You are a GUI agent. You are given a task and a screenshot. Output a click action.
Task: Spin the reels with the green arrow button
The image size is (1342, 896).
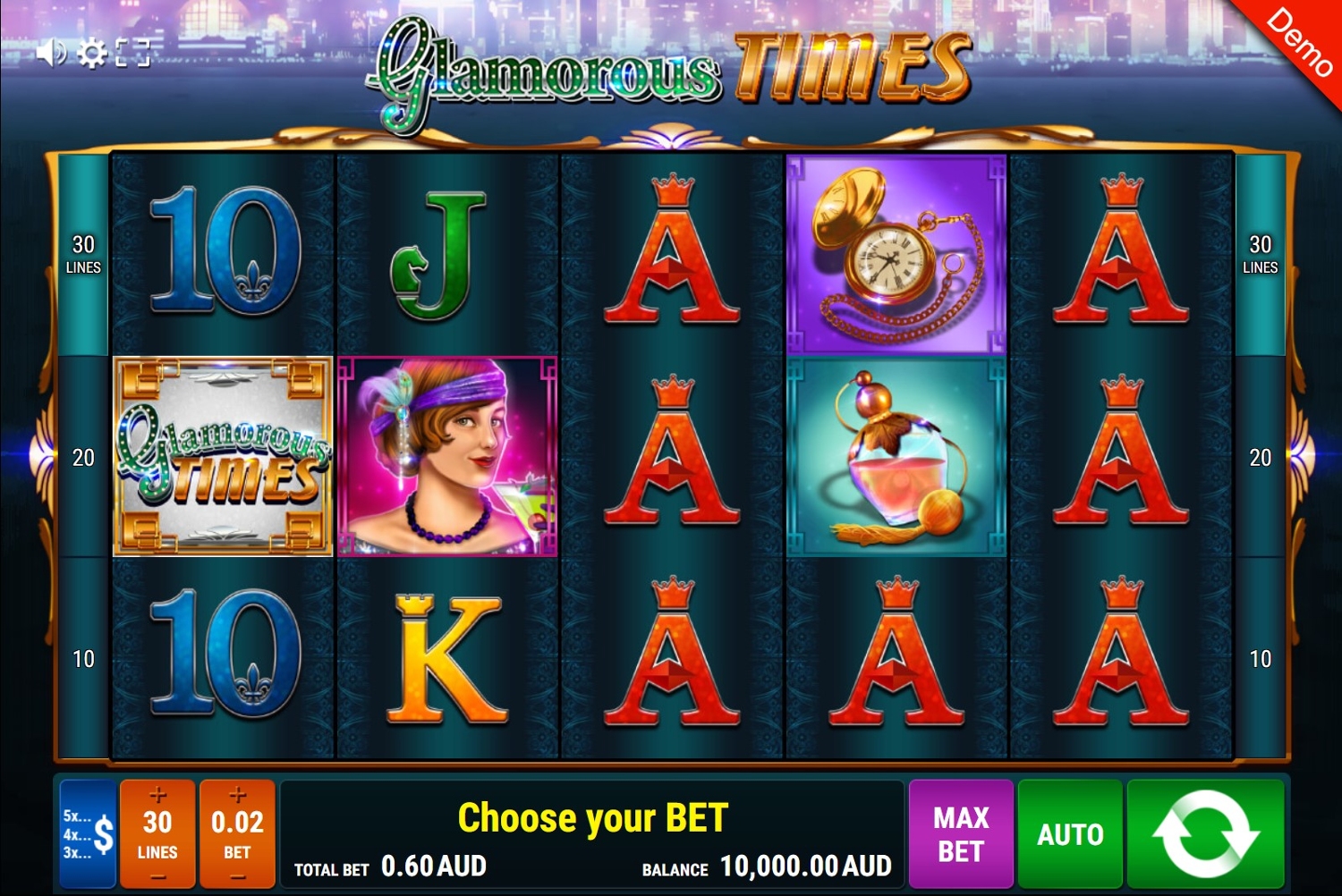(x=1205, y=833)
